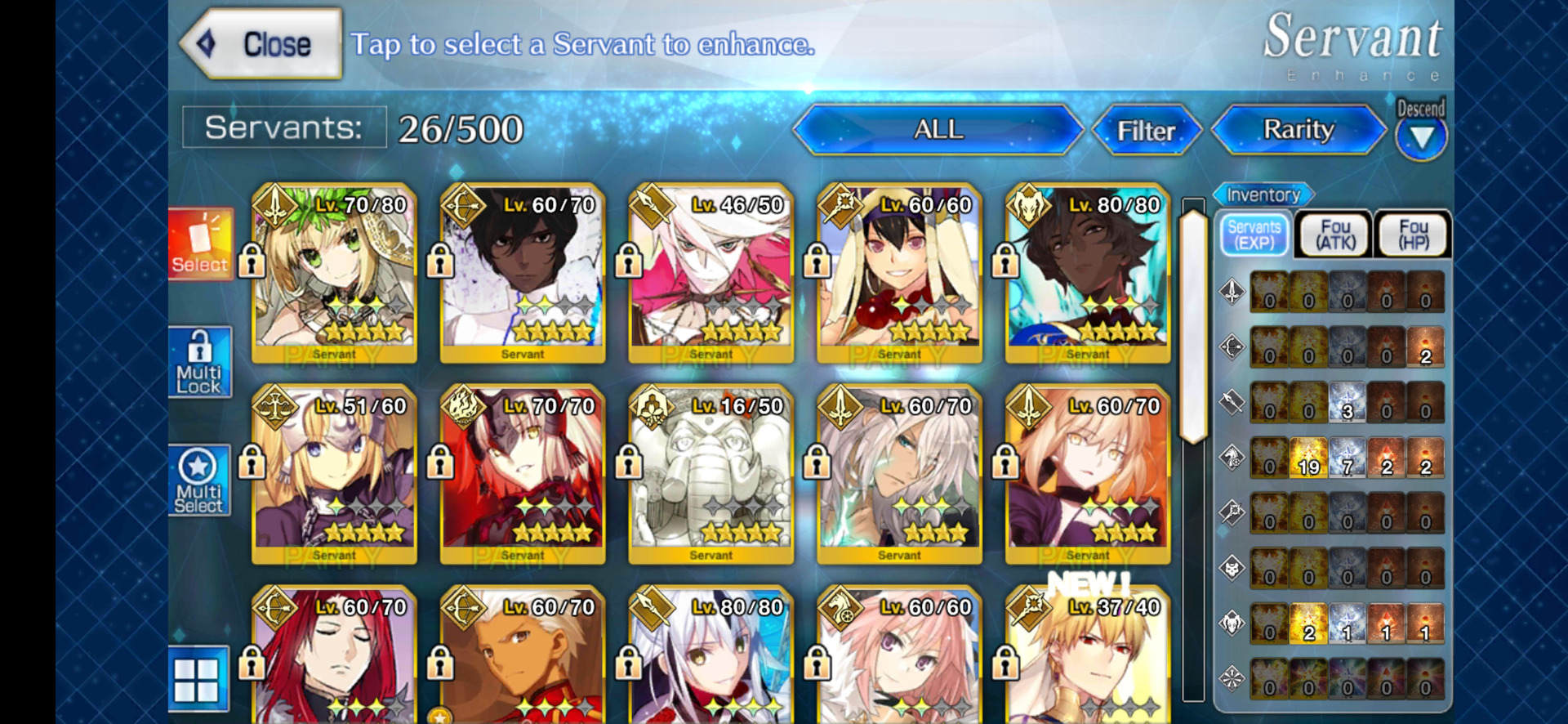The width and height of the screenshot is (1568, 724).
Task: Switch to the Servants (EXP) inventory tab
Action: (x=1254, y=235)
